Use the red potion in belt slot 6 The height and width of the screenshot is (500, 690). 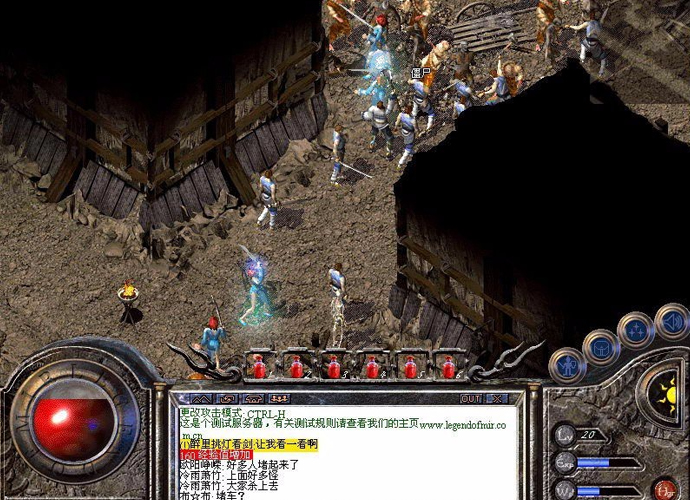[447, 367]
